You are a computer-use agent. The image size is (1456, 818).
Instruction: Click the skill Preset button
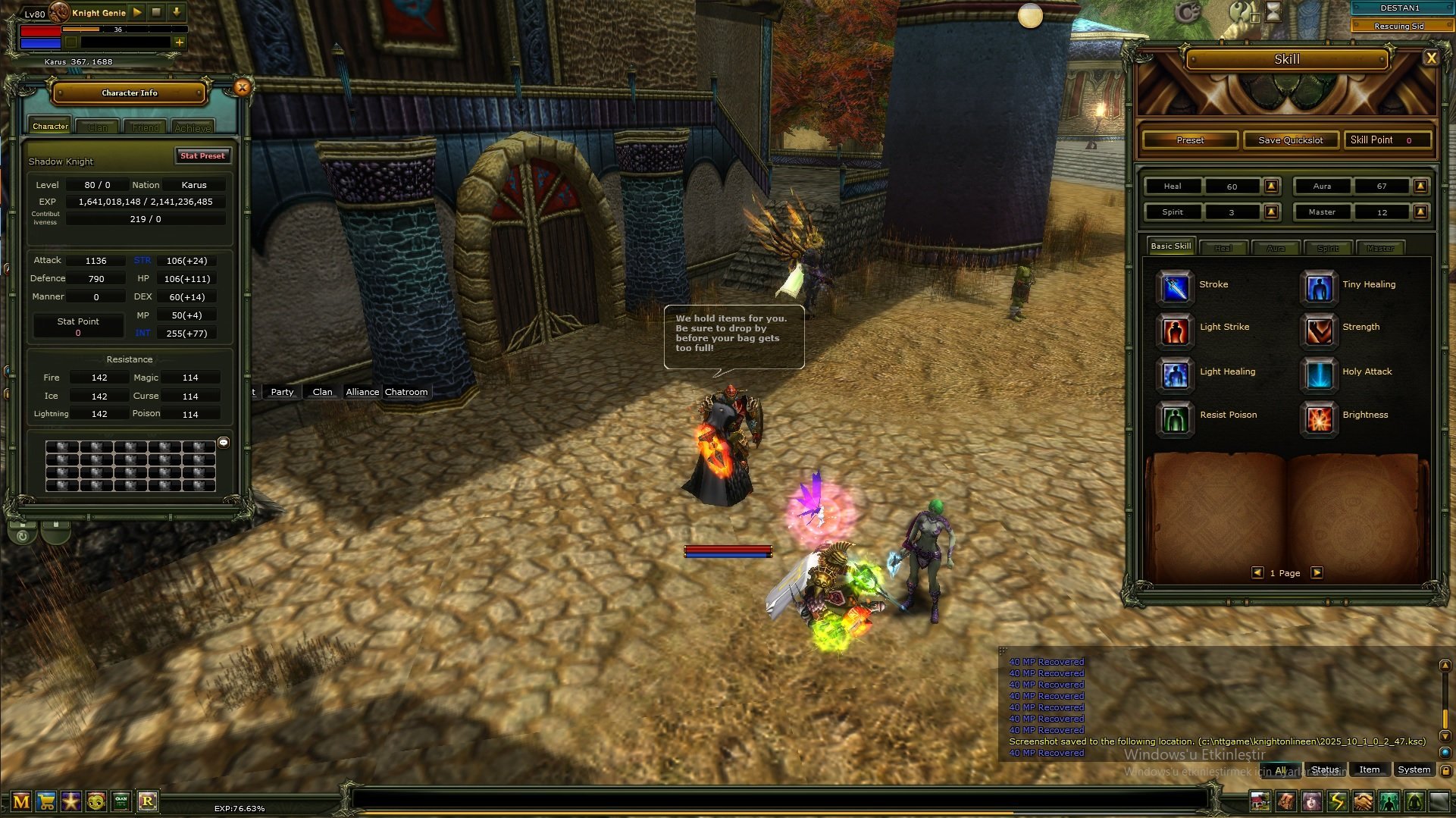1190,140
